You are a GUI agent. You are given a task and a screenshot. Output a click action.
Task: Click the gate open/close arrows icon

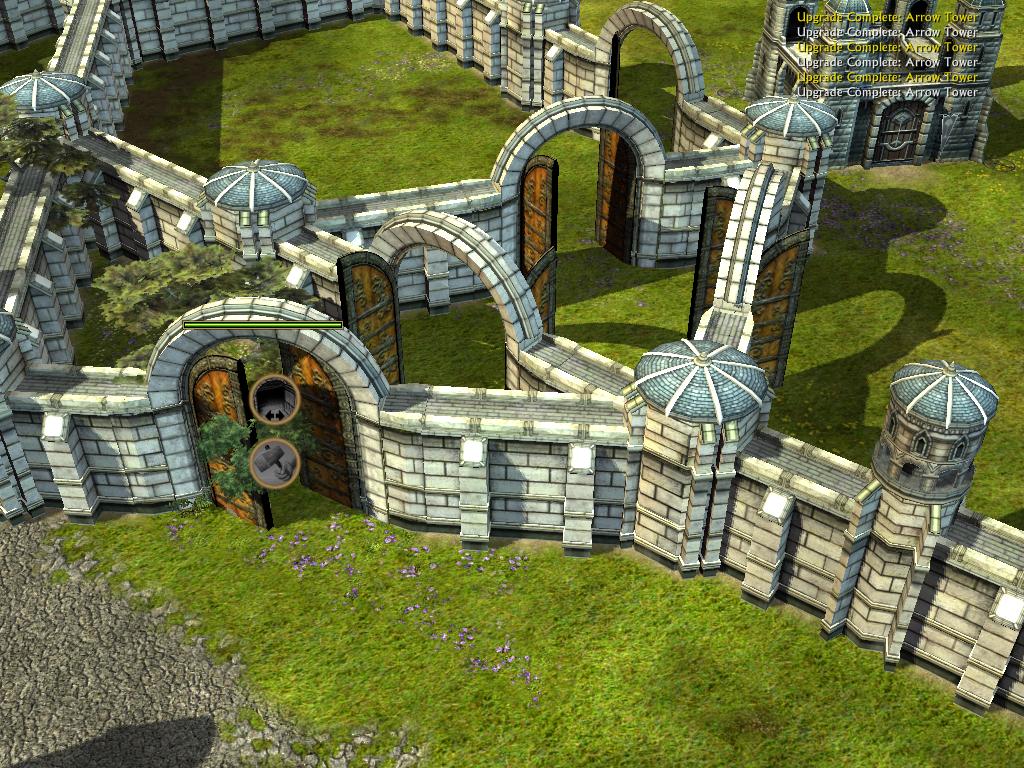(275, 401)
